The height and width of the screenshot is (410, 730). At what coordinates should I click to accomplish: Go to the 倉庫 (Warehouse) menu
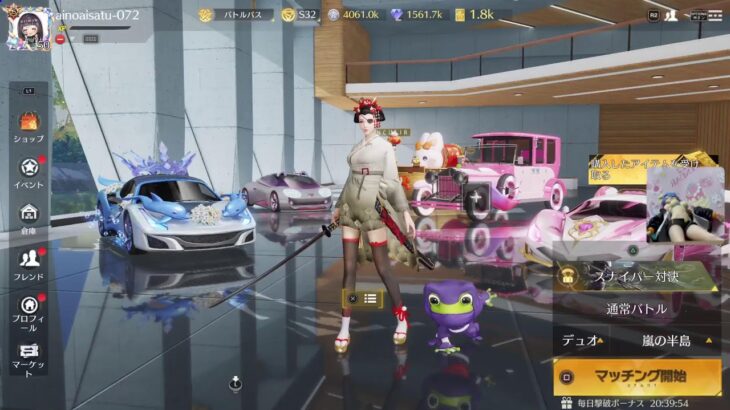[28, 218]
